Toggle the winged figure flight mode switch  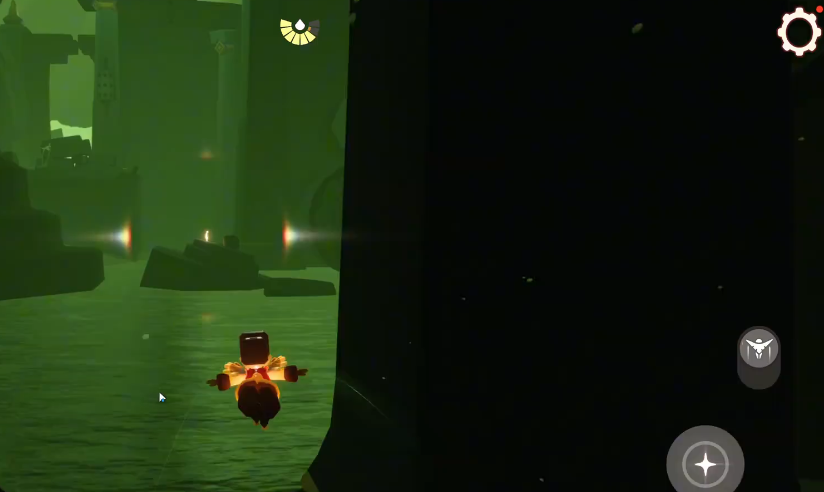pos(759,350)
